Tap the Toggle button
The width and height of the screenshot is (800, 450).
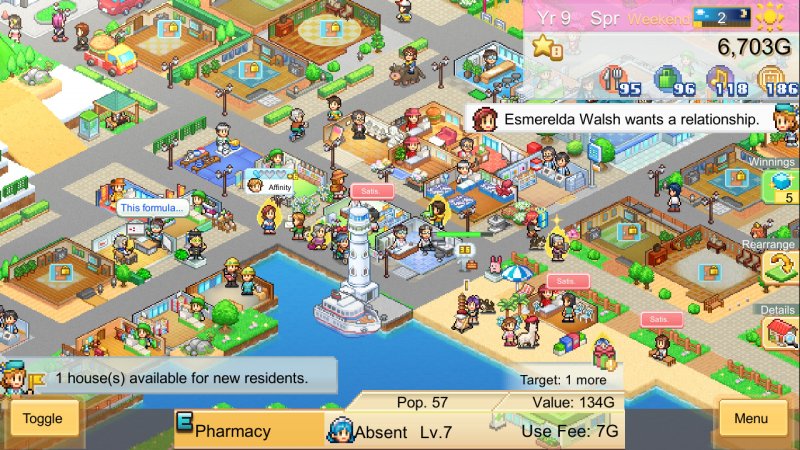[43, 419]
